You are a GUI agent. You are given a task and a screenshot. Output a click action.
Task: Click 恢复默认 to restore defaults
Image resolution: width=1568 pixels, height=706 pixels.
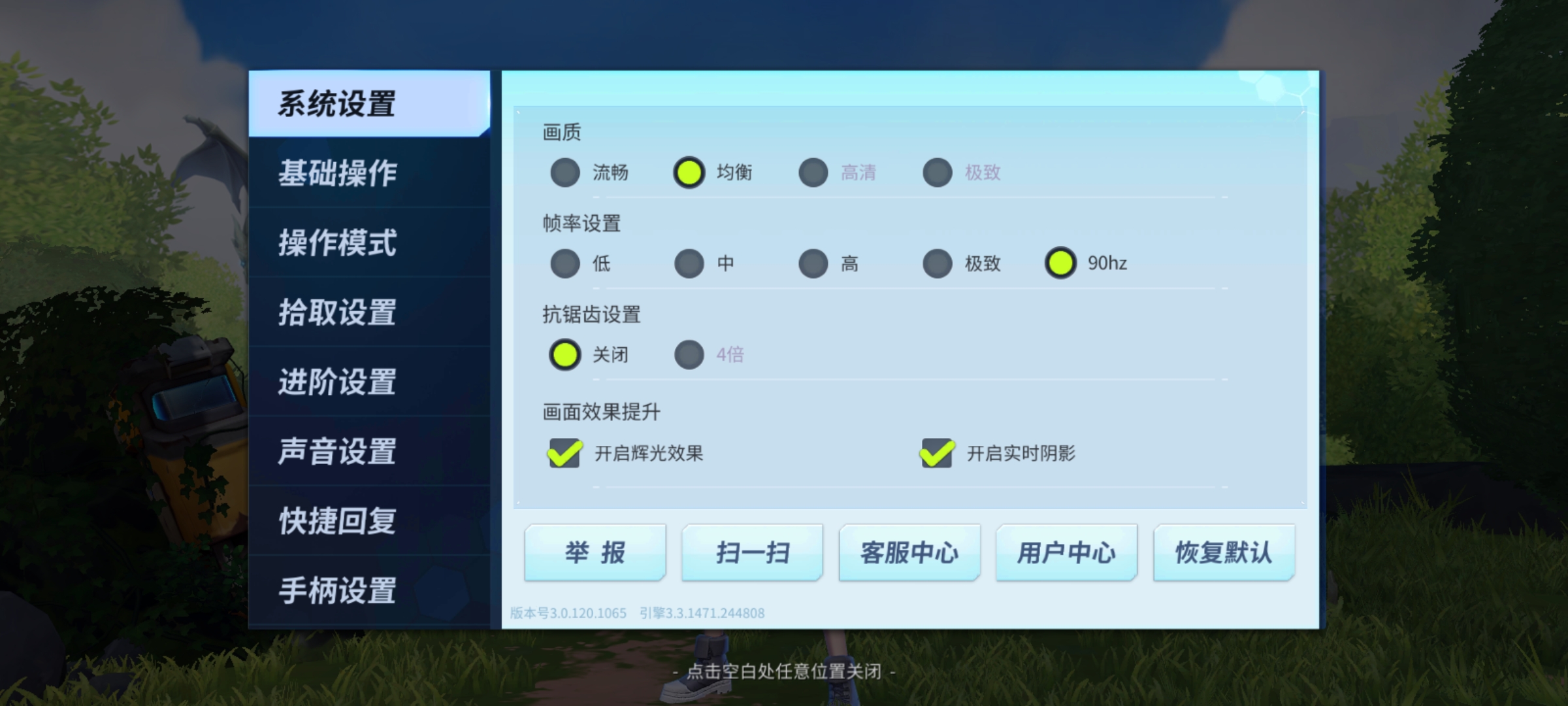click(x=1223, y=552)
